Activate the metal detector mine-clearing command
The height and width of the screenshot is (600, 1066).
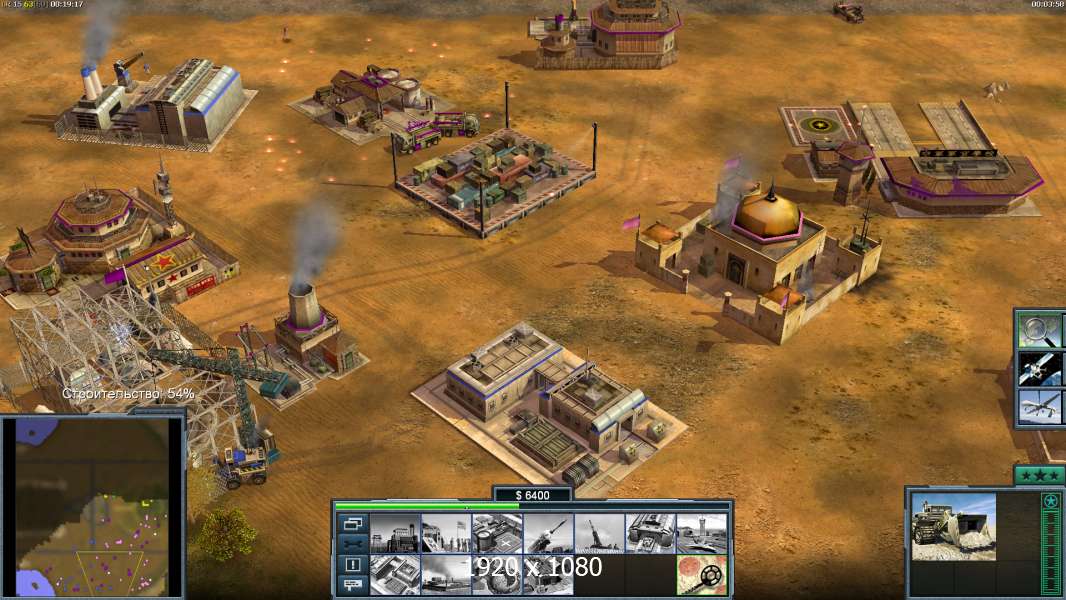click(x=701, y=575)
